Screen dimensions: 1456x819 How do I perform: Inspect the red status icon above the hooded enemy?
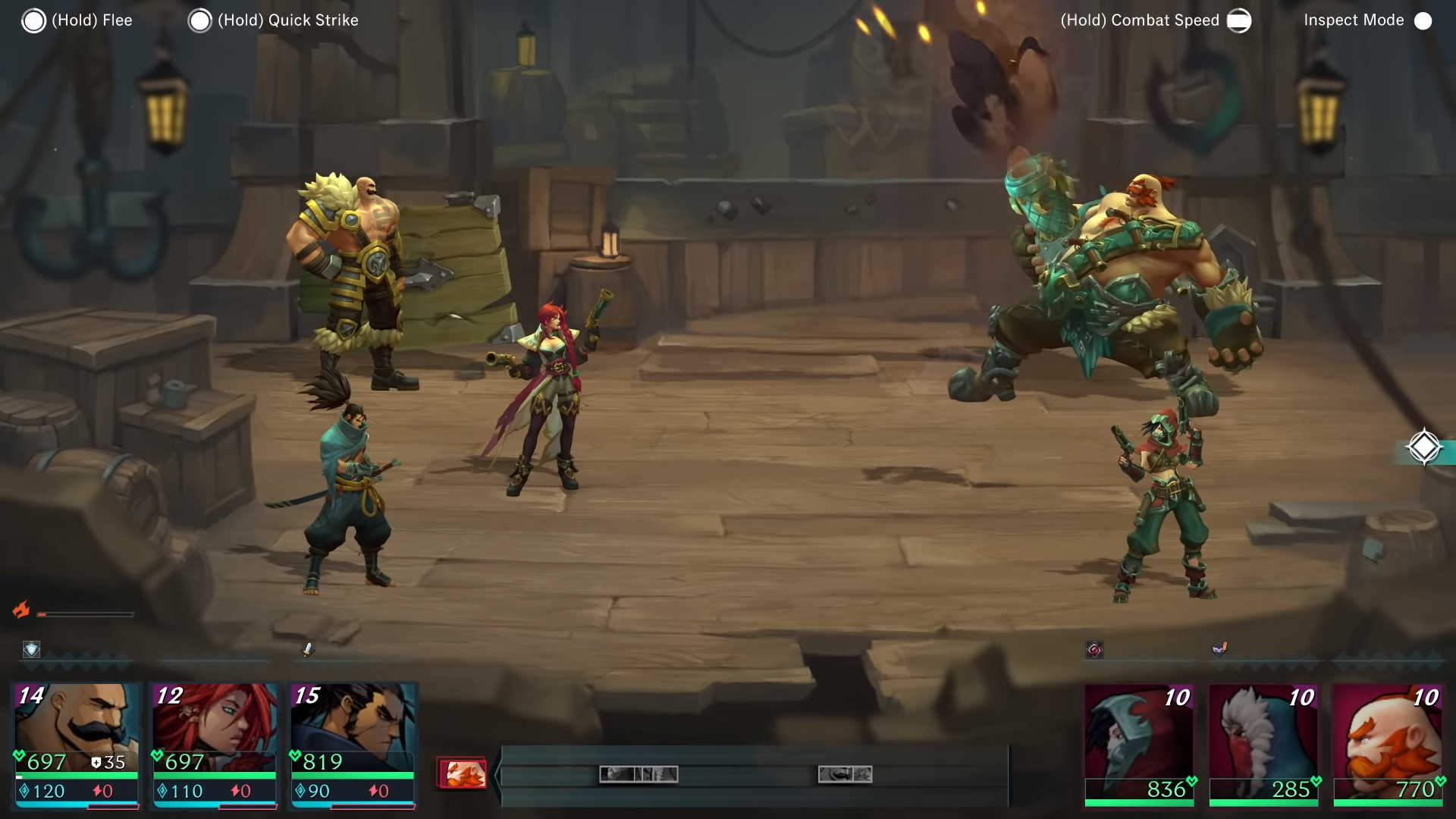[1094, 649]
